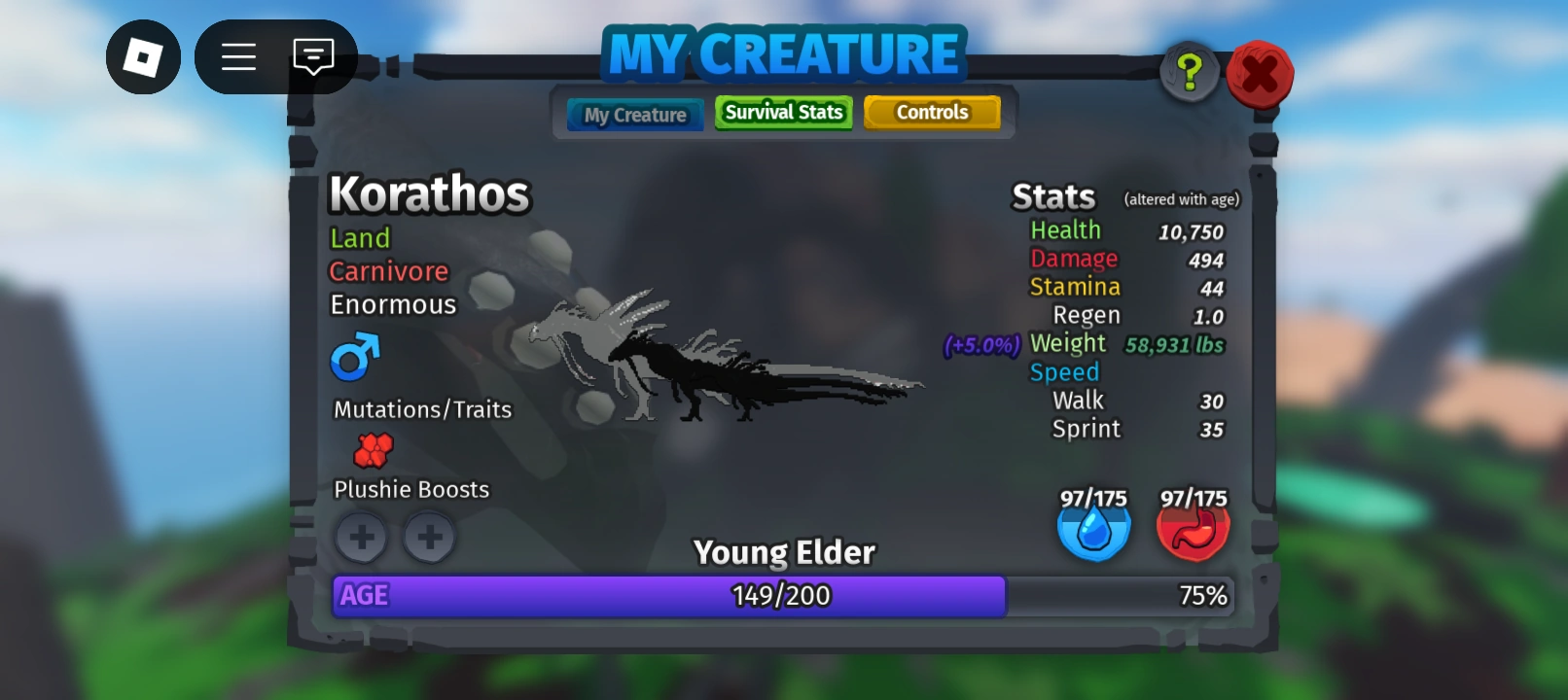Toggle the Controls view
Screen dimensions: 1568x700
point(932,112)
